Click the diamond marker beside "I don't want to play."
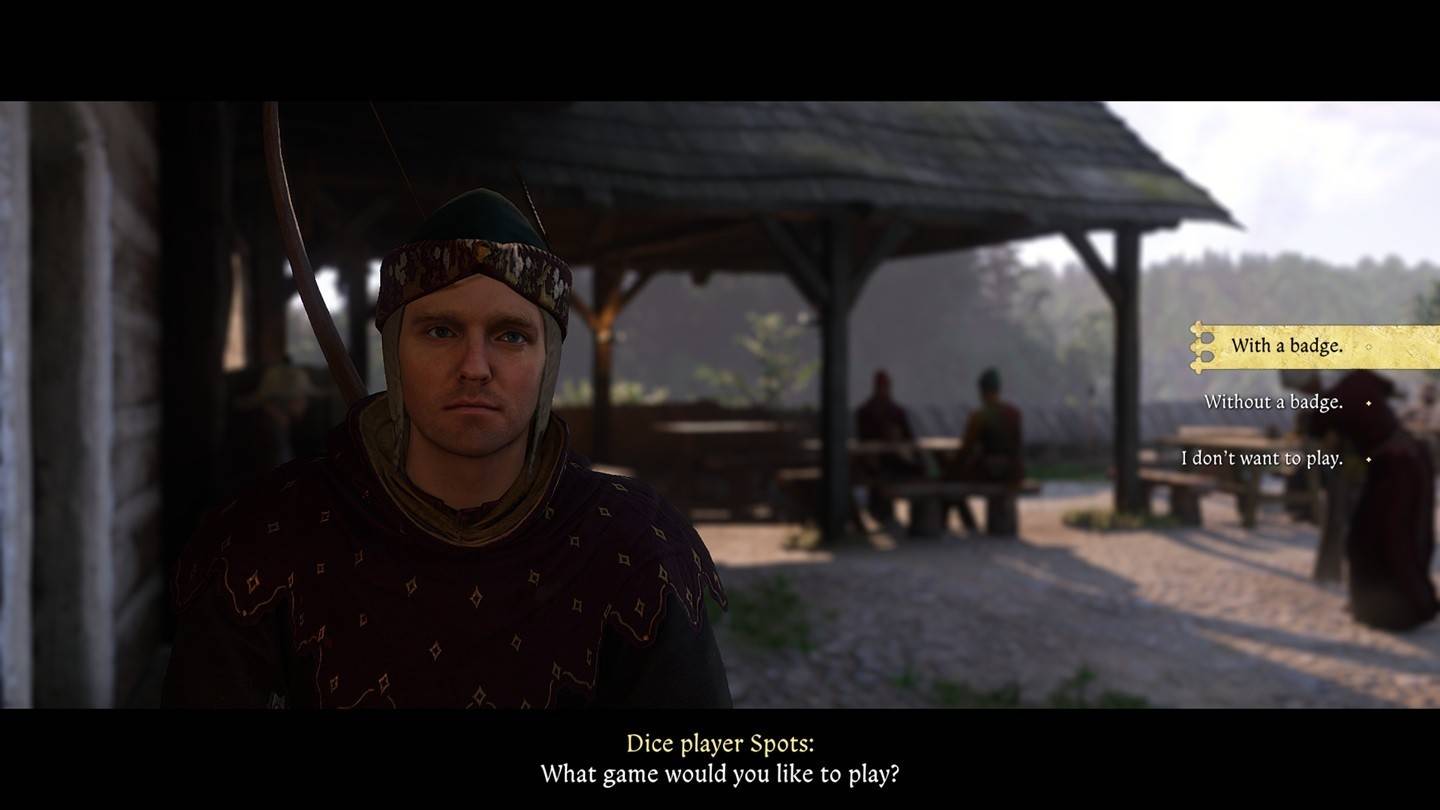Screen dimensions: 1440x810 [1367, 459]
